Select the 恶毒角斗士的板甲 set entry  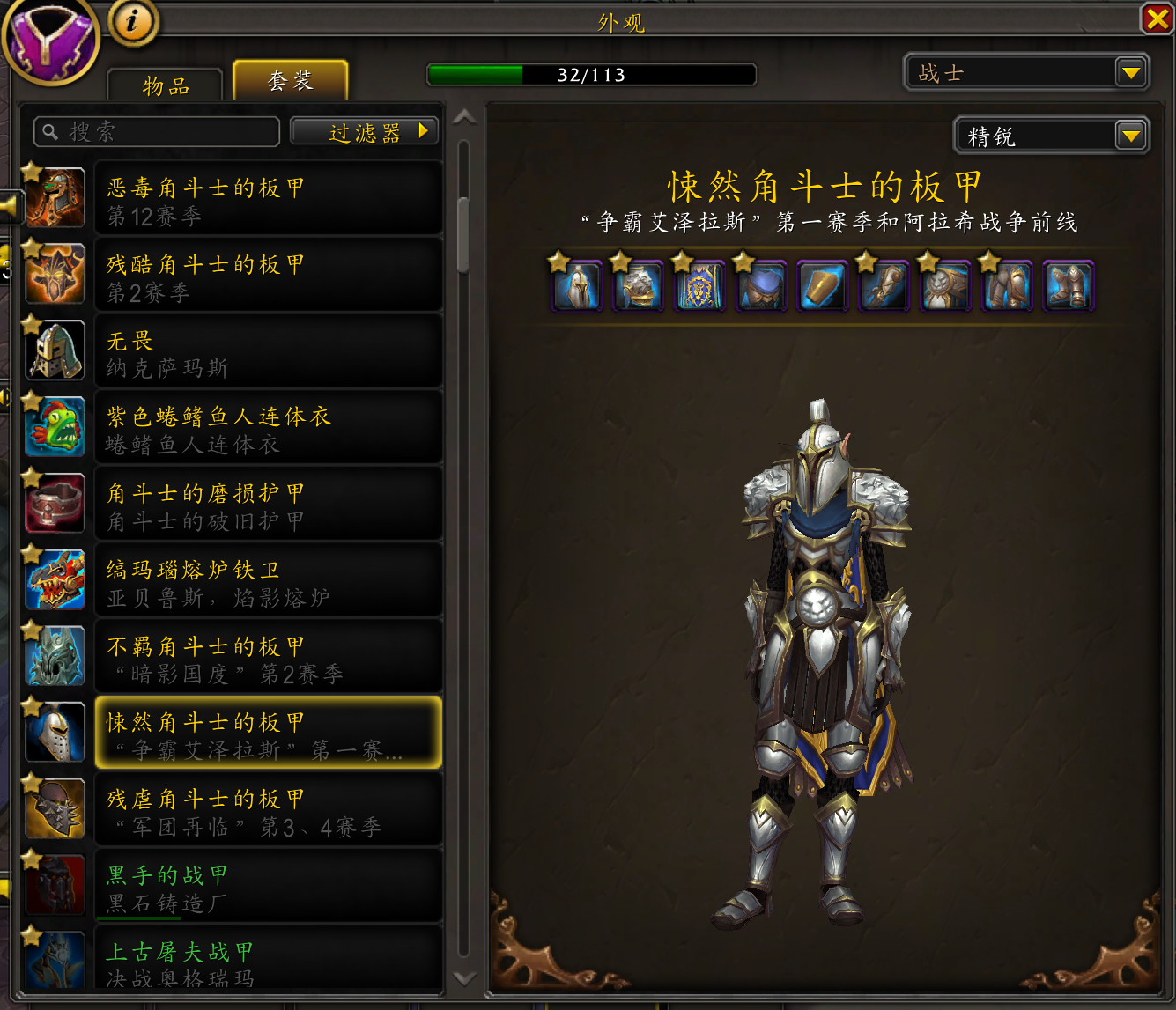point(269,198)
